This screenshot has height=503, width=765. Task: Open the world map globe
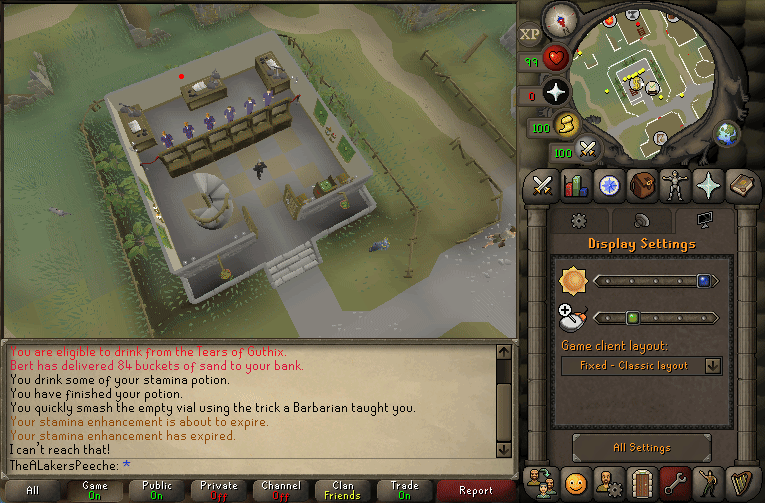[727, 133]
